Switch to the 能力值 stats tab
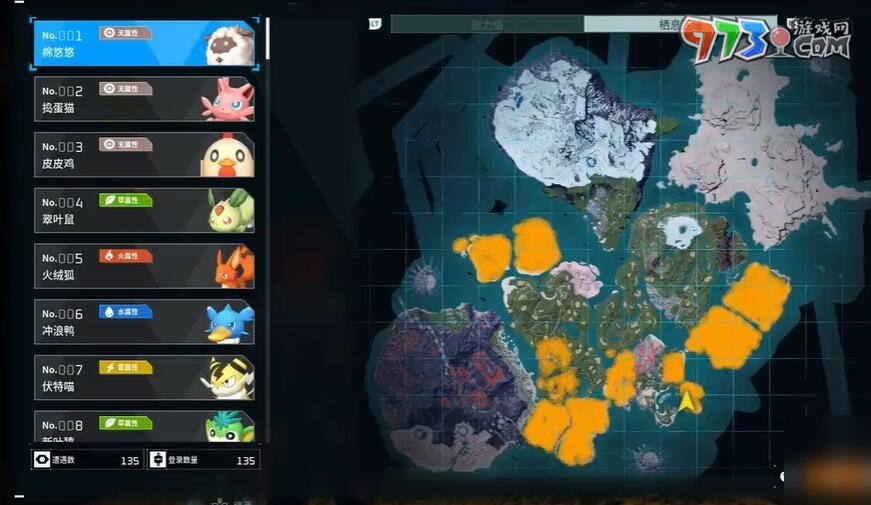The height and width of the screenshot is (505, 871). point(487,23)
